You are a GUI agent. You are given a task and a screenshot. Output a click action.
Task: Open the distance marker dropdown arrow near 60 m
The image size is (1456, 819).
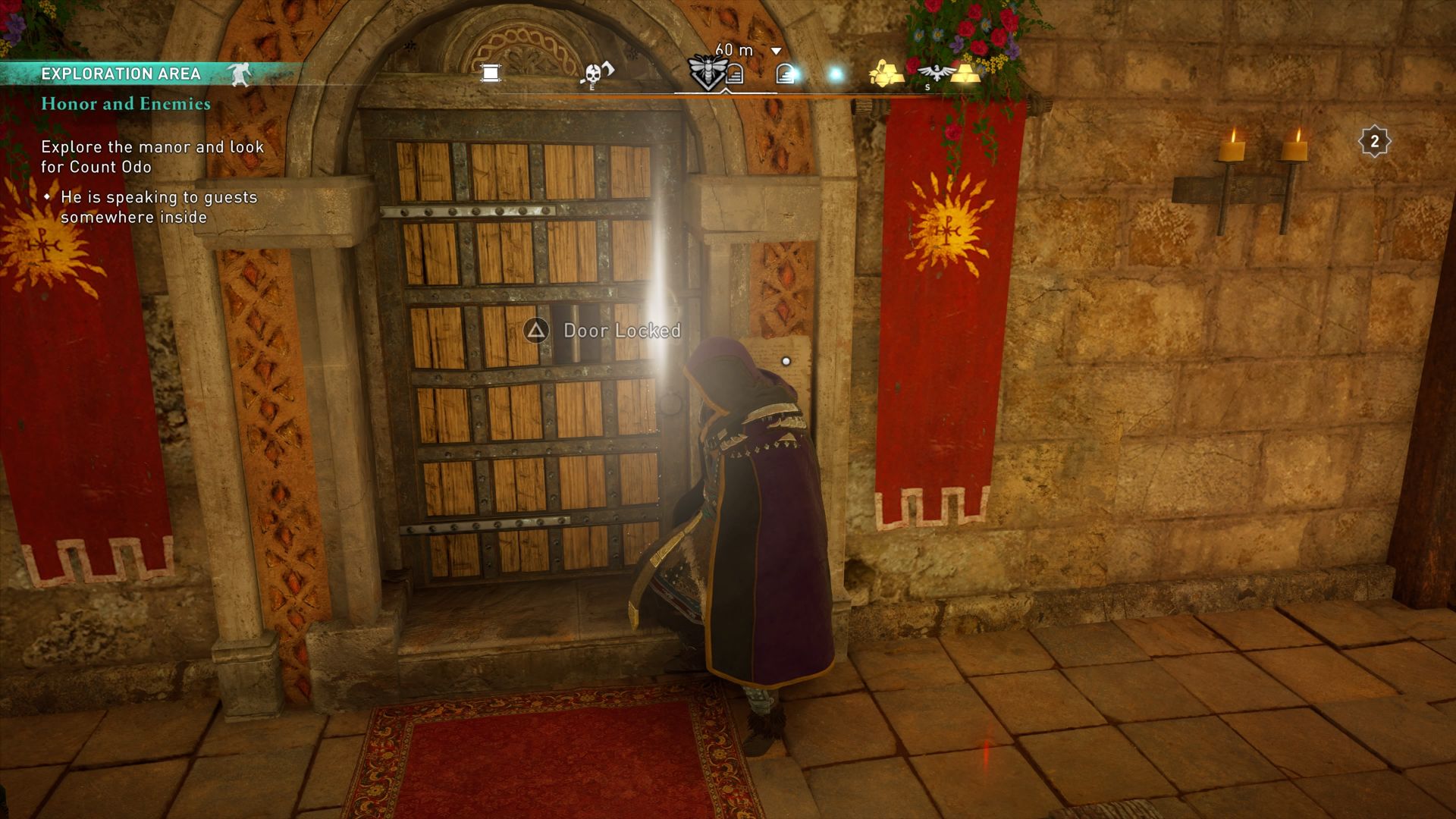(x=775, y=49)
